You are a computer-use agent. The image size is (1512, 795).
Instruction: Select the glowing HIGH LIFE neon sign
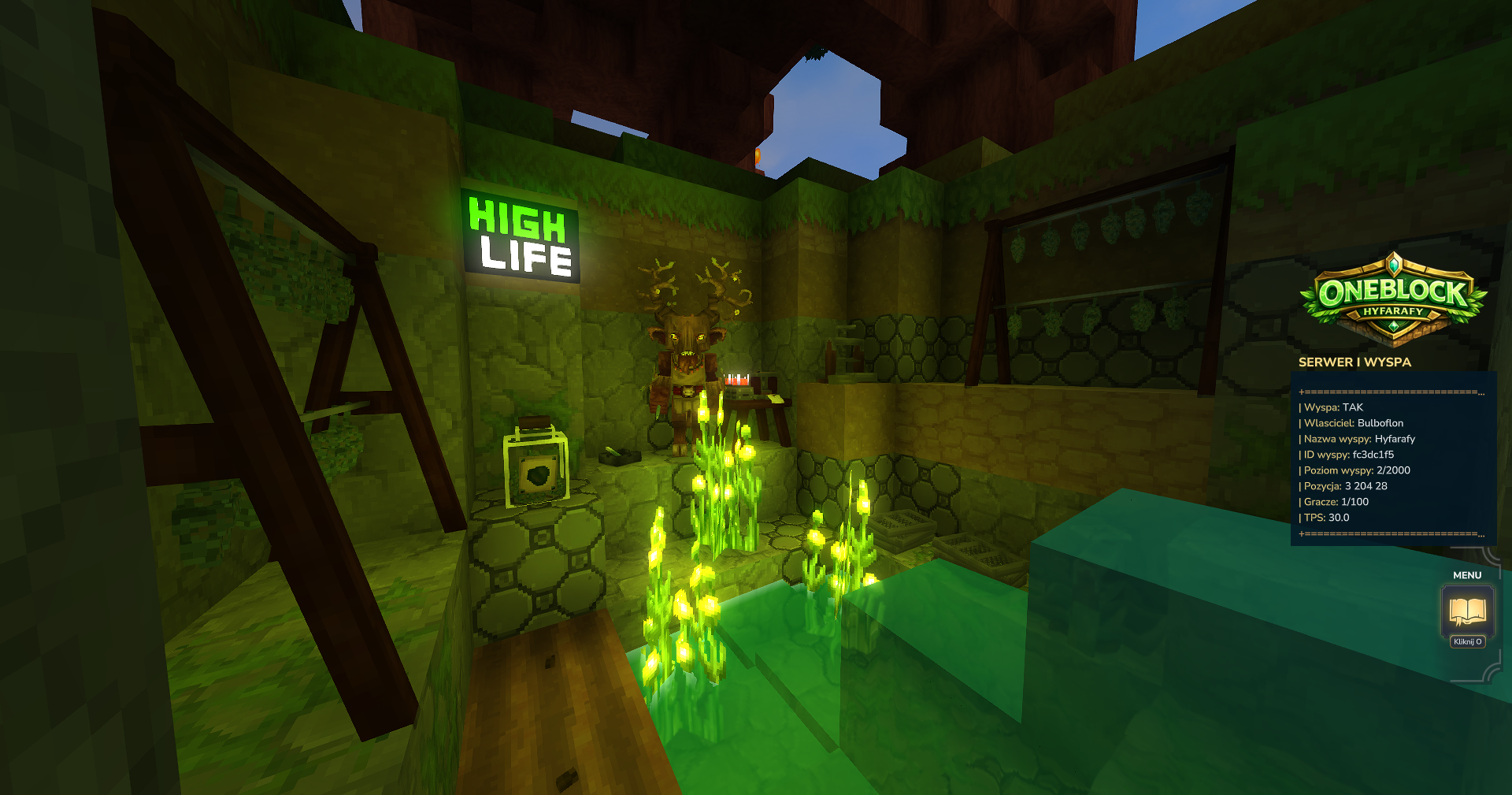[520, 234]
